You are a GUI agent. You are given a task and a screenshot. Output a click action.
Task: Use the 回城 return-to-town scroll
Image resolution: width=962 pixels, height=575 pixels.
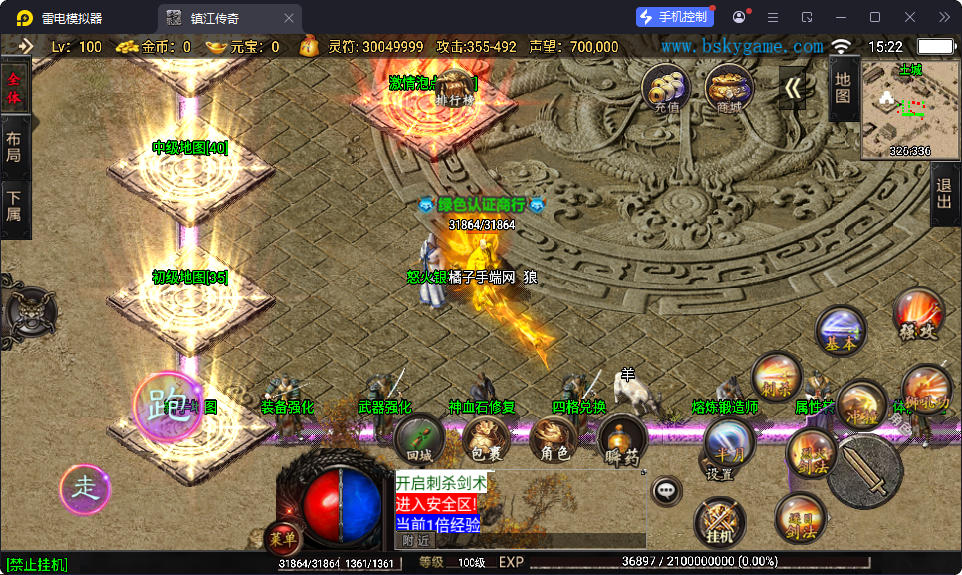tap(419, 438)
